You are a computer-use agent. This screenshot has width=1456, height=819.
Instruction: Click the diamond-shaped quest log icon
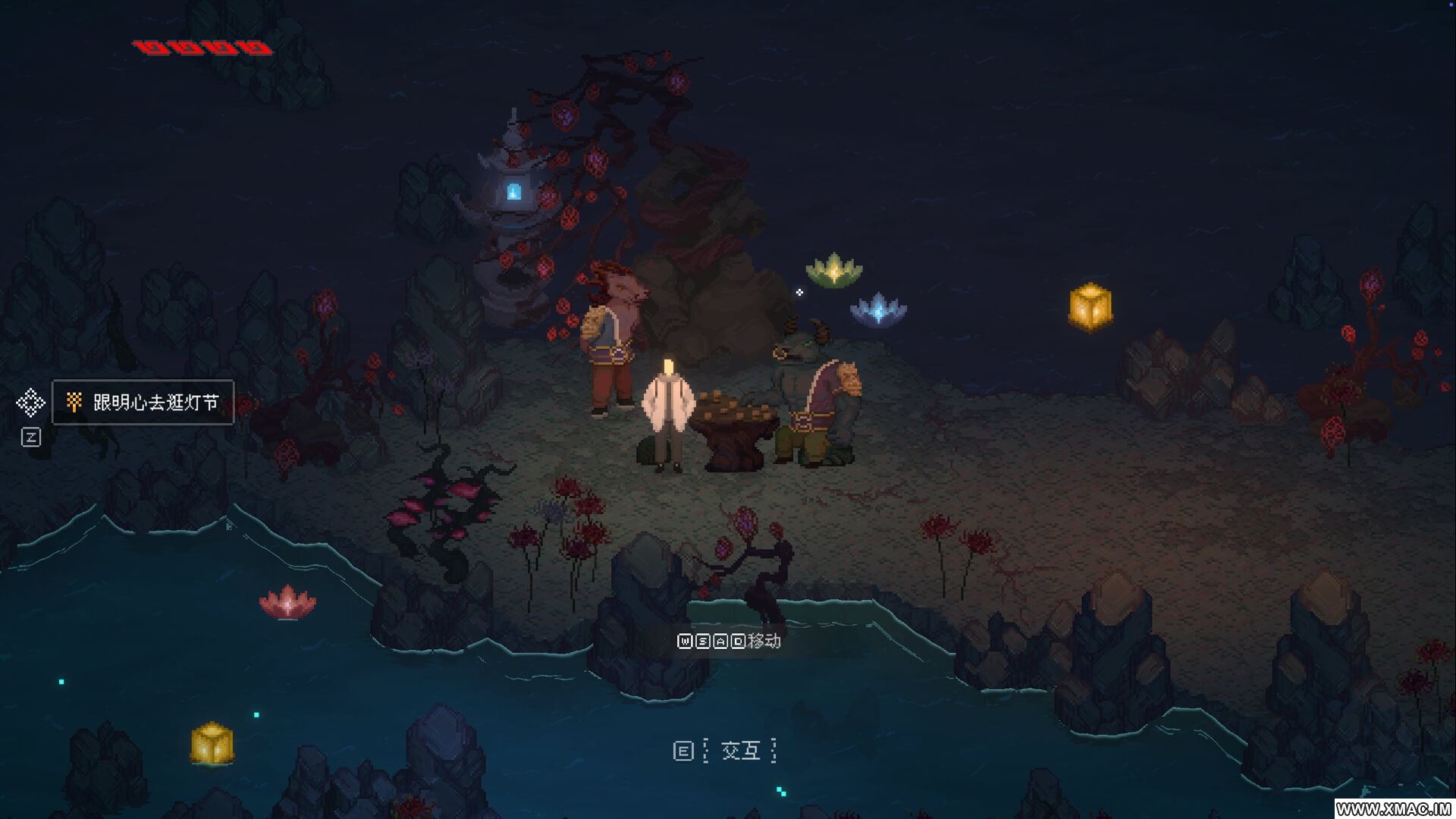[31, 402]
